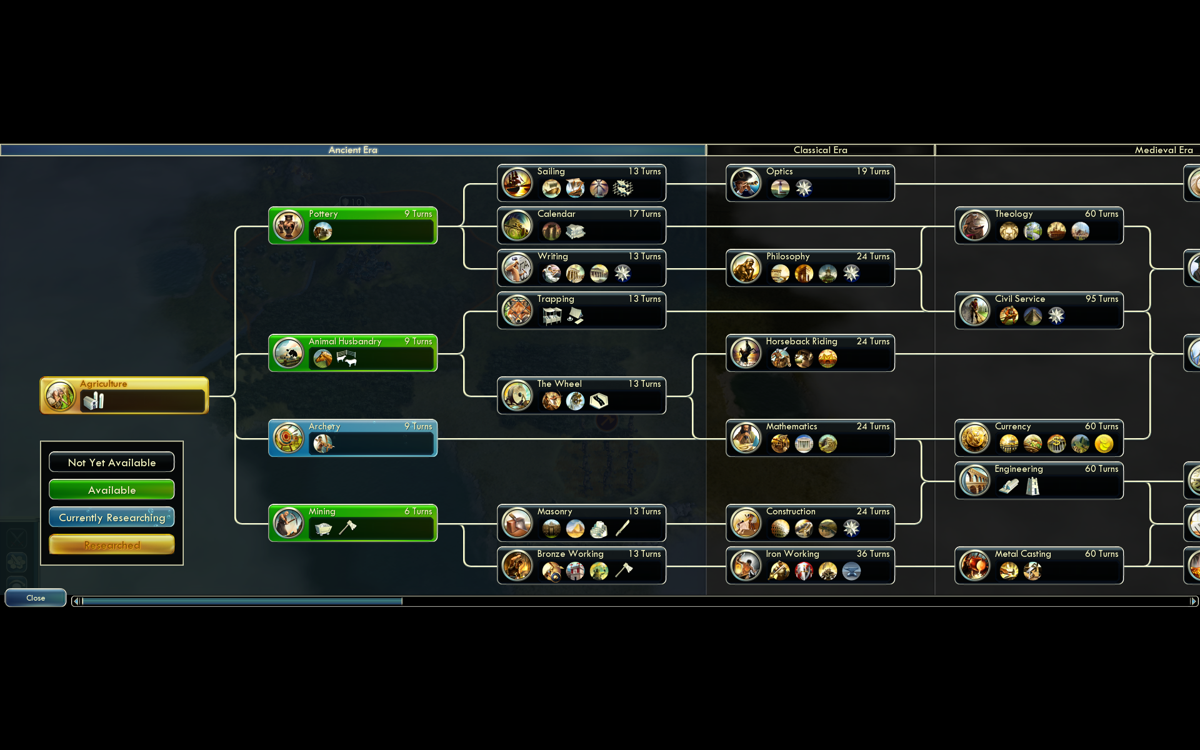This screenshot has width=1200, height=750.
Task: Research the Mining technology
Action: pyautogui.click(x=352, y=523)
